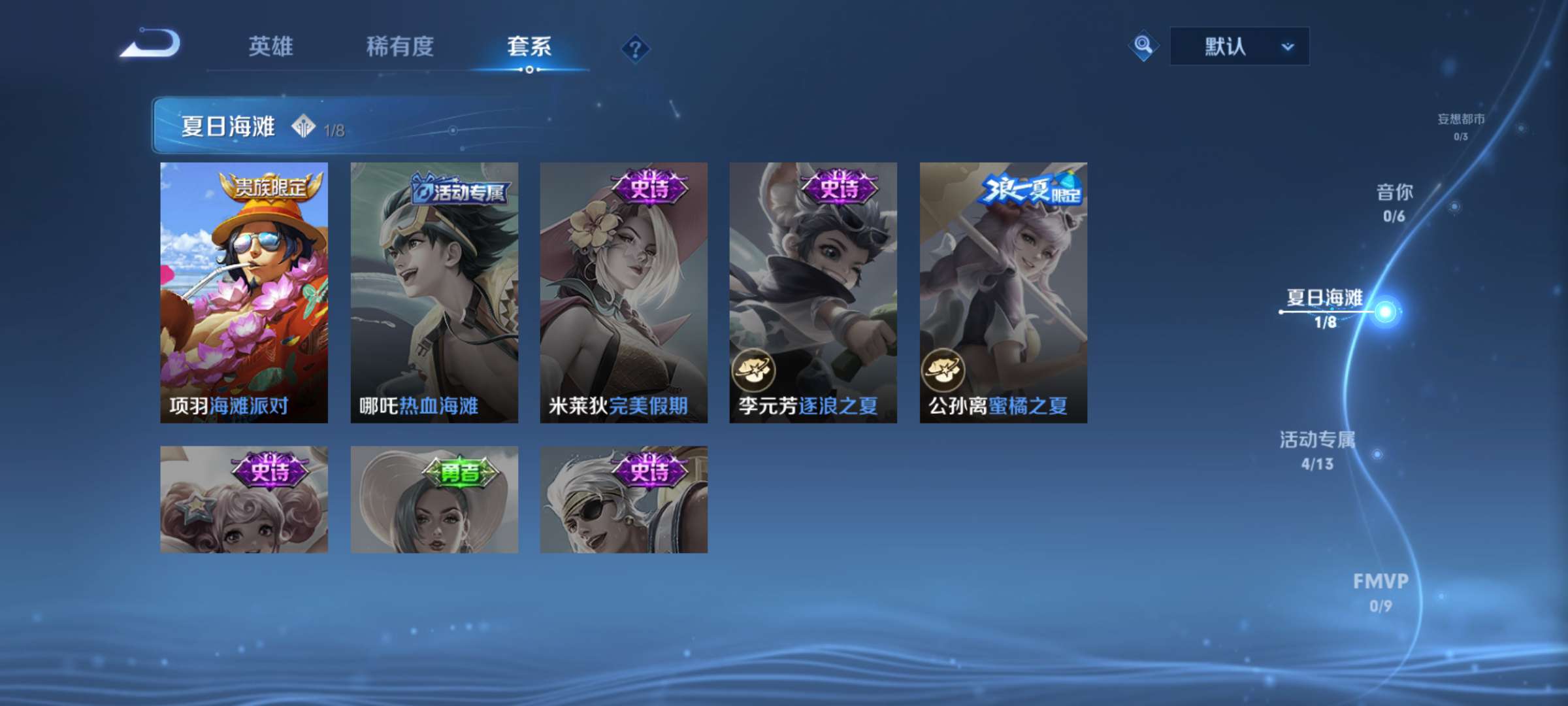Expand the 默认 sort dropdown

(1238, 46)
